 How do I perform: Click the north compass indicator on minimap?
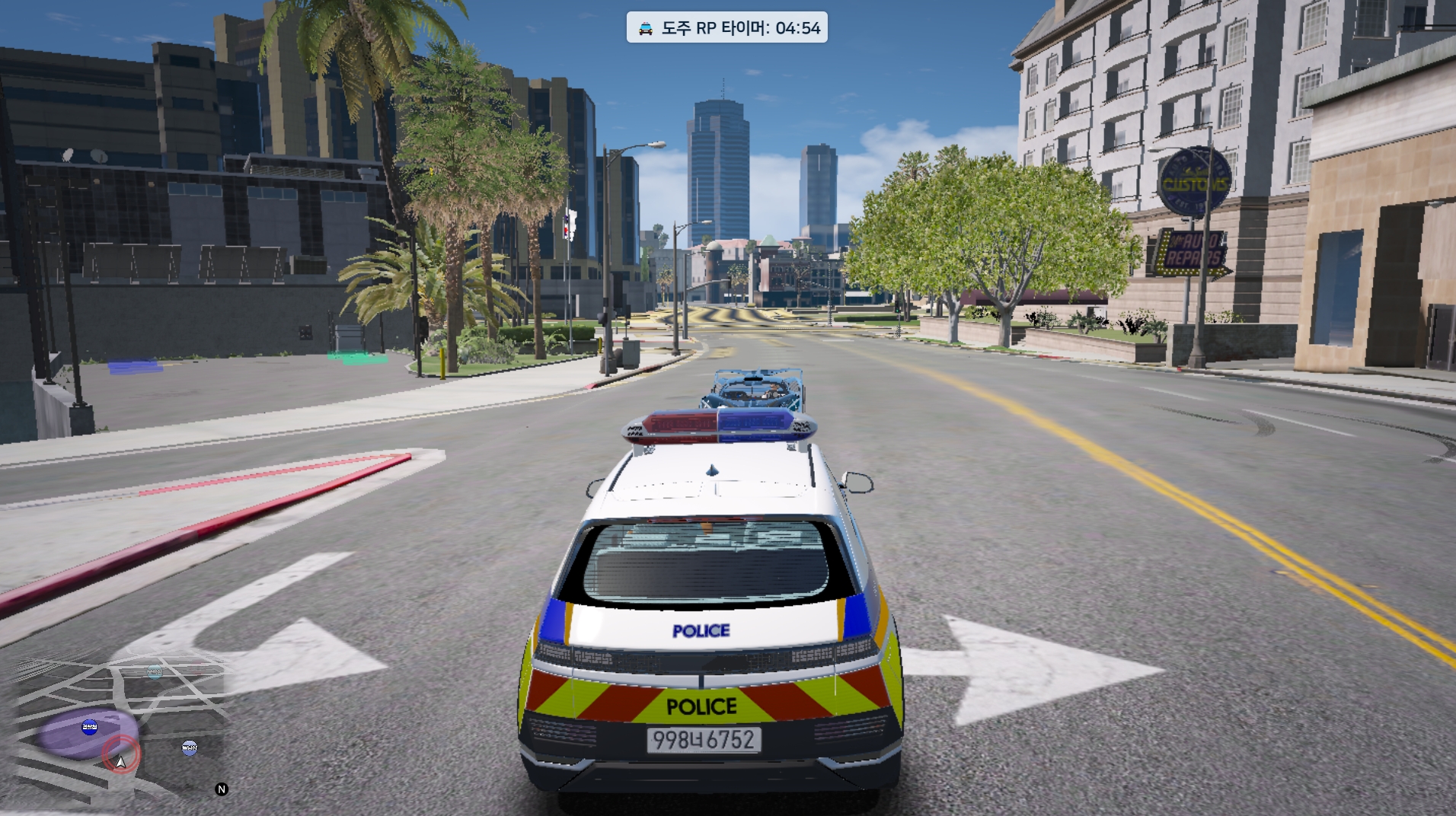(x=222, y=789)
